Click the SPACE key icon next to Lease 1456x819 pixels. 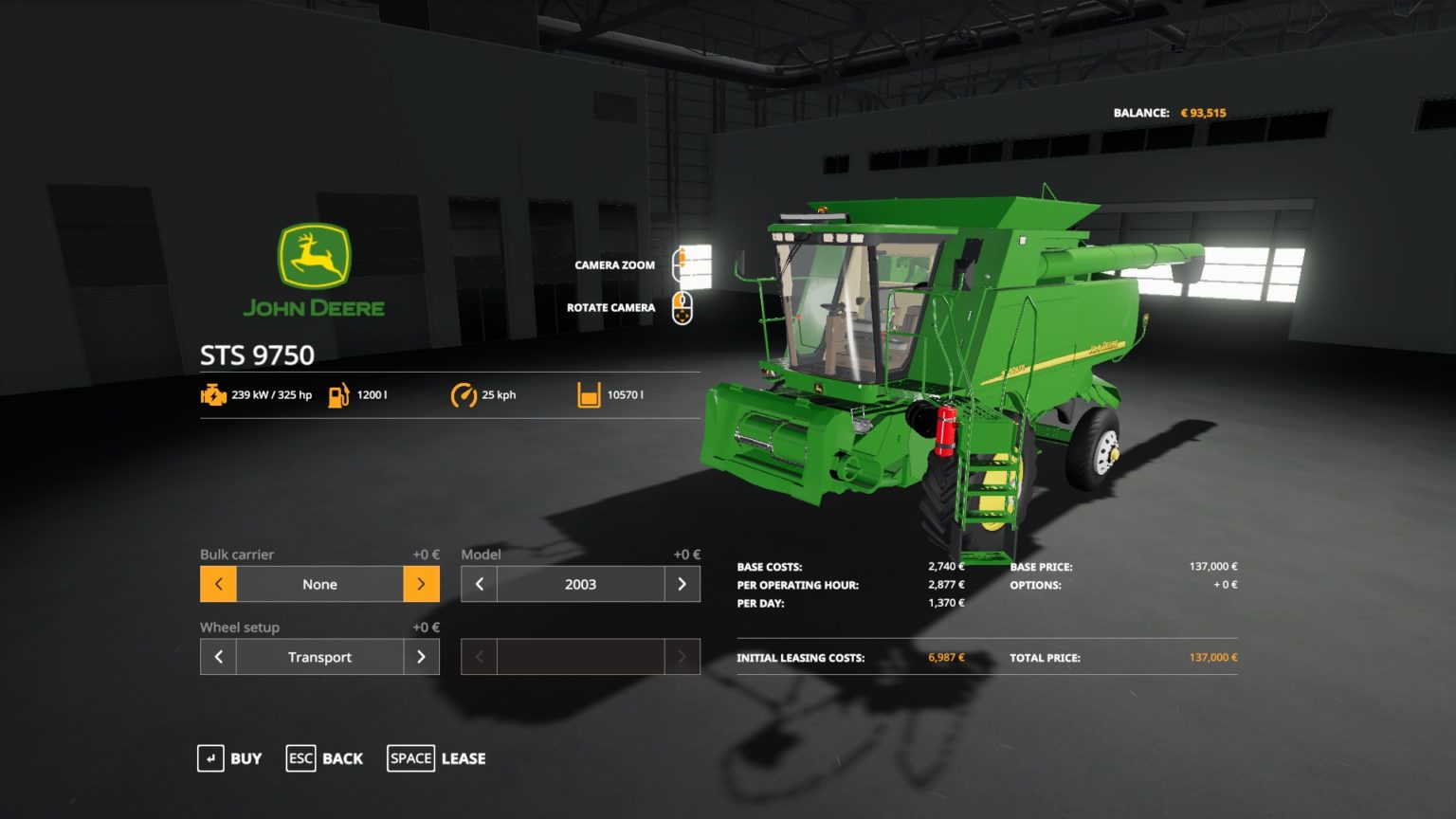(410, 758)
